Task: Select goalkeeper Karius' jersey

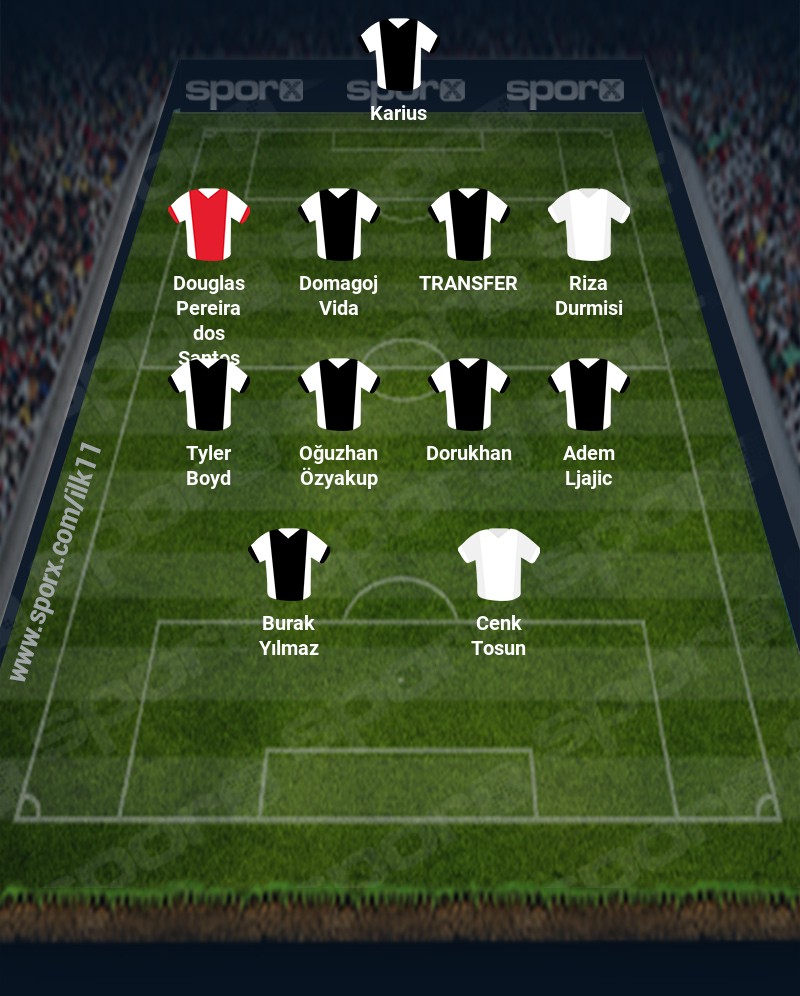Action: click(x=398, y=54)
